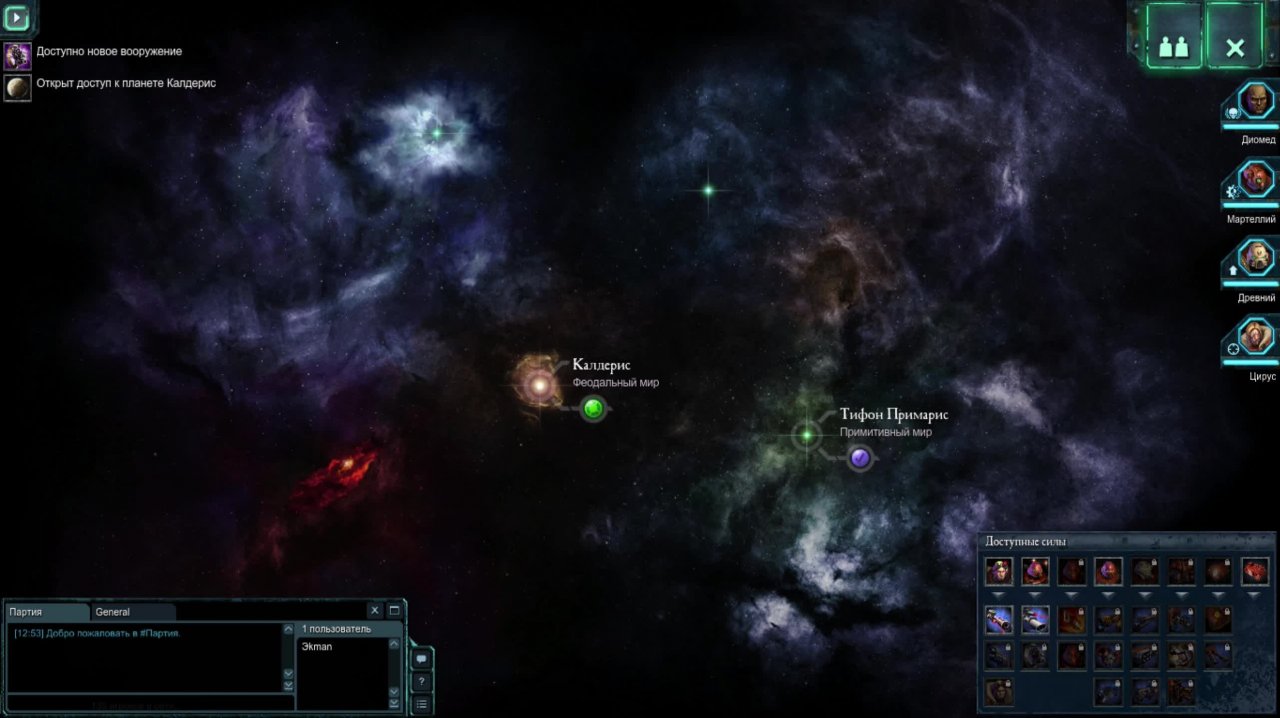Image resolution: width=1280 pixels, height=718 pixels.
Task: Select squad leader Диомед portrait
Action: pos(1256,101)
